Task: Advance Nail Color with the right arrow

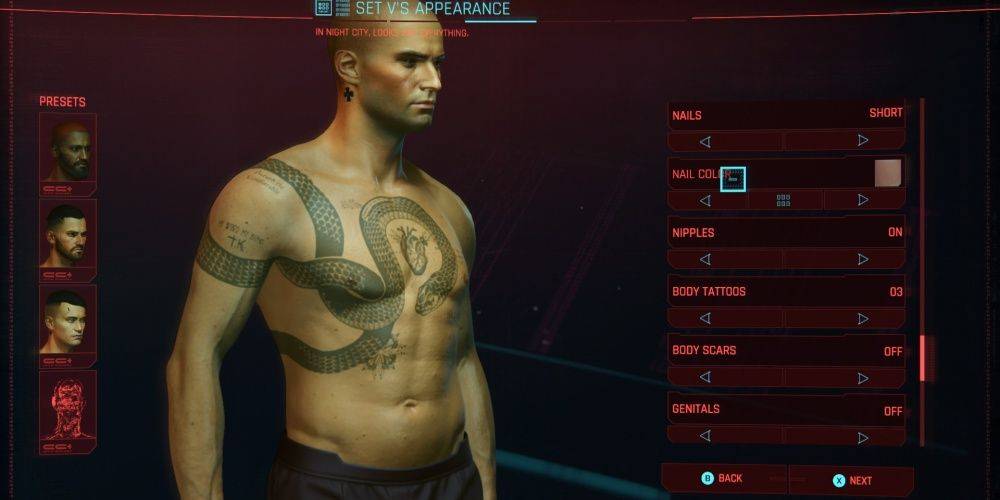Action: point(863,200)
